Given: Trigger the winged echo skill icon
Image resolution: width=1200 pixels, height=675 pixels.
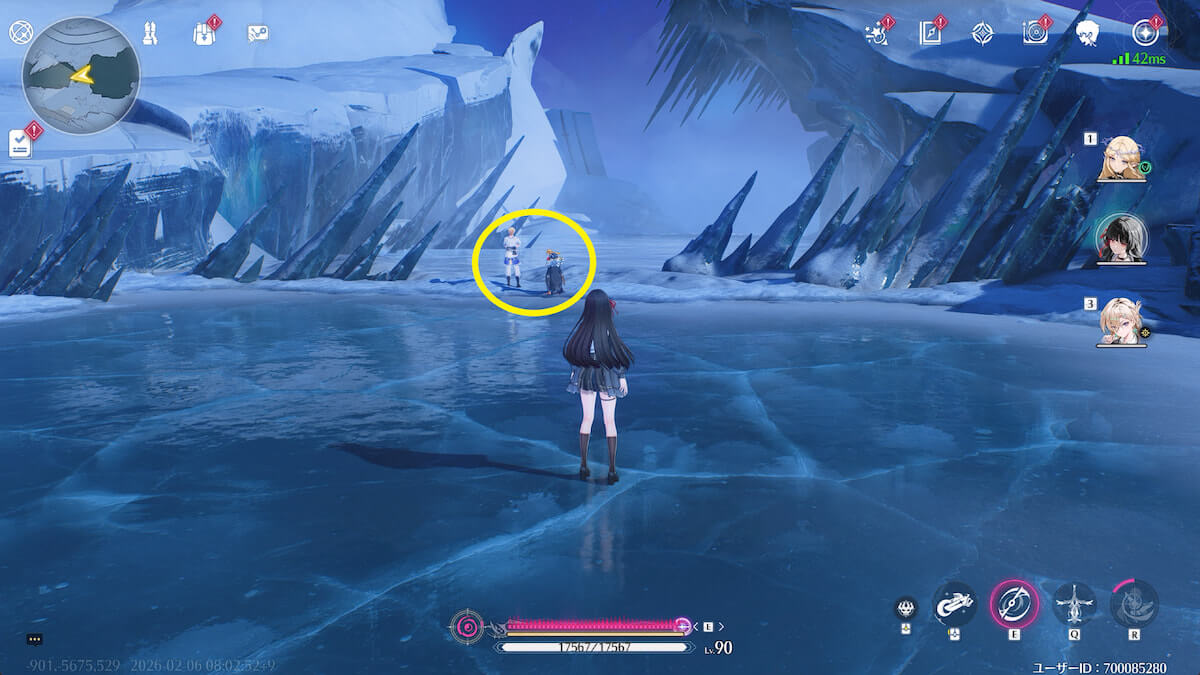Looking at the screenshot, I should click(x=1074, y=603).
